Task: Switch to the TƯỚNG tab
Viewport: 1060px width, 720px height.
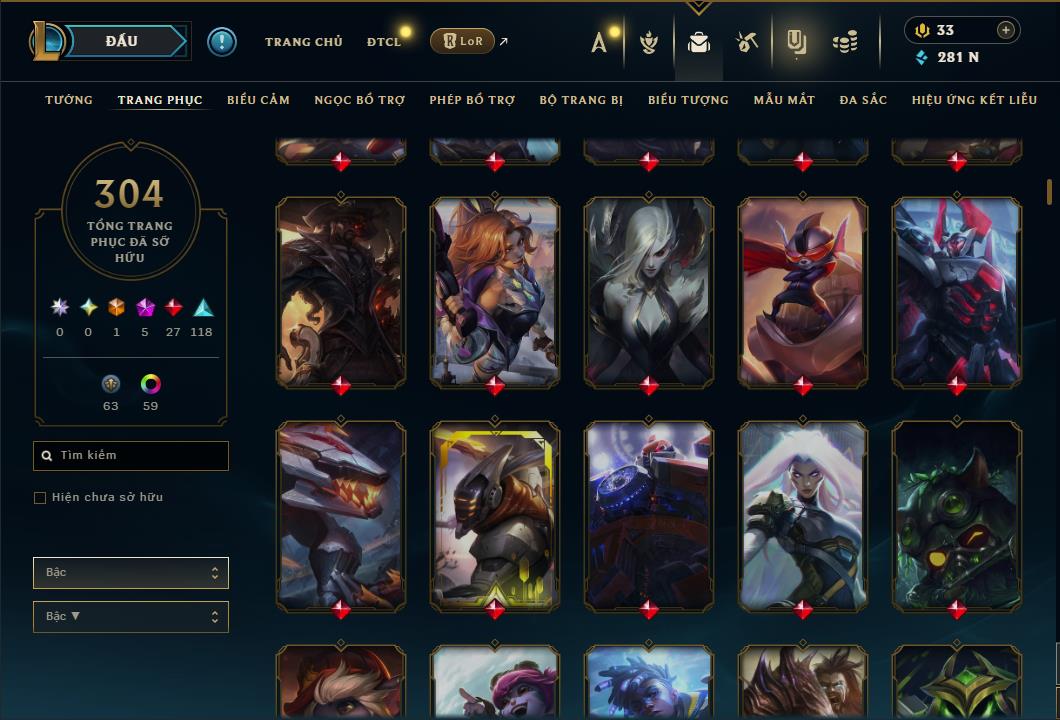Action: (x=69, y=100)
